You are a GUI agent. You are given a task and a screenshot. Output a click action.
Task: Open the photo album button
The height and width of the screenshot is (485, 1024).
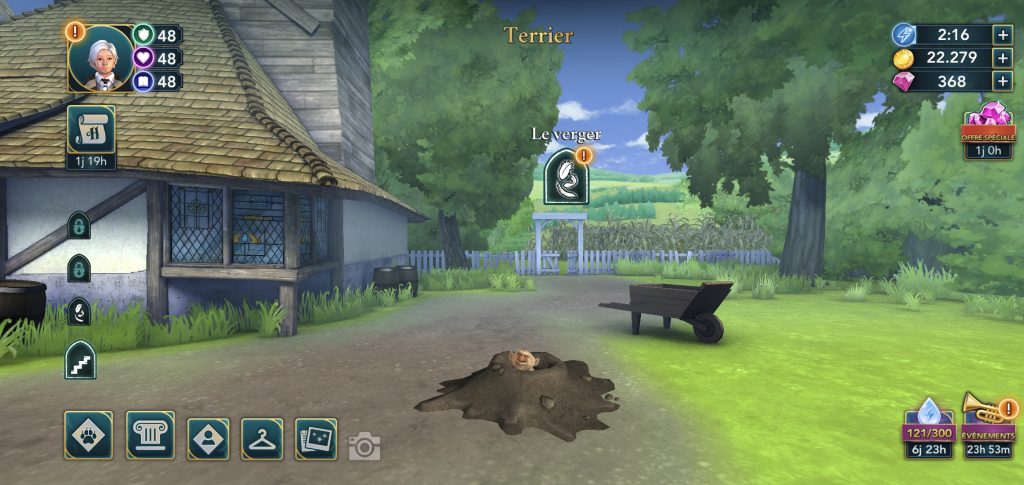(x=316, y=438)
